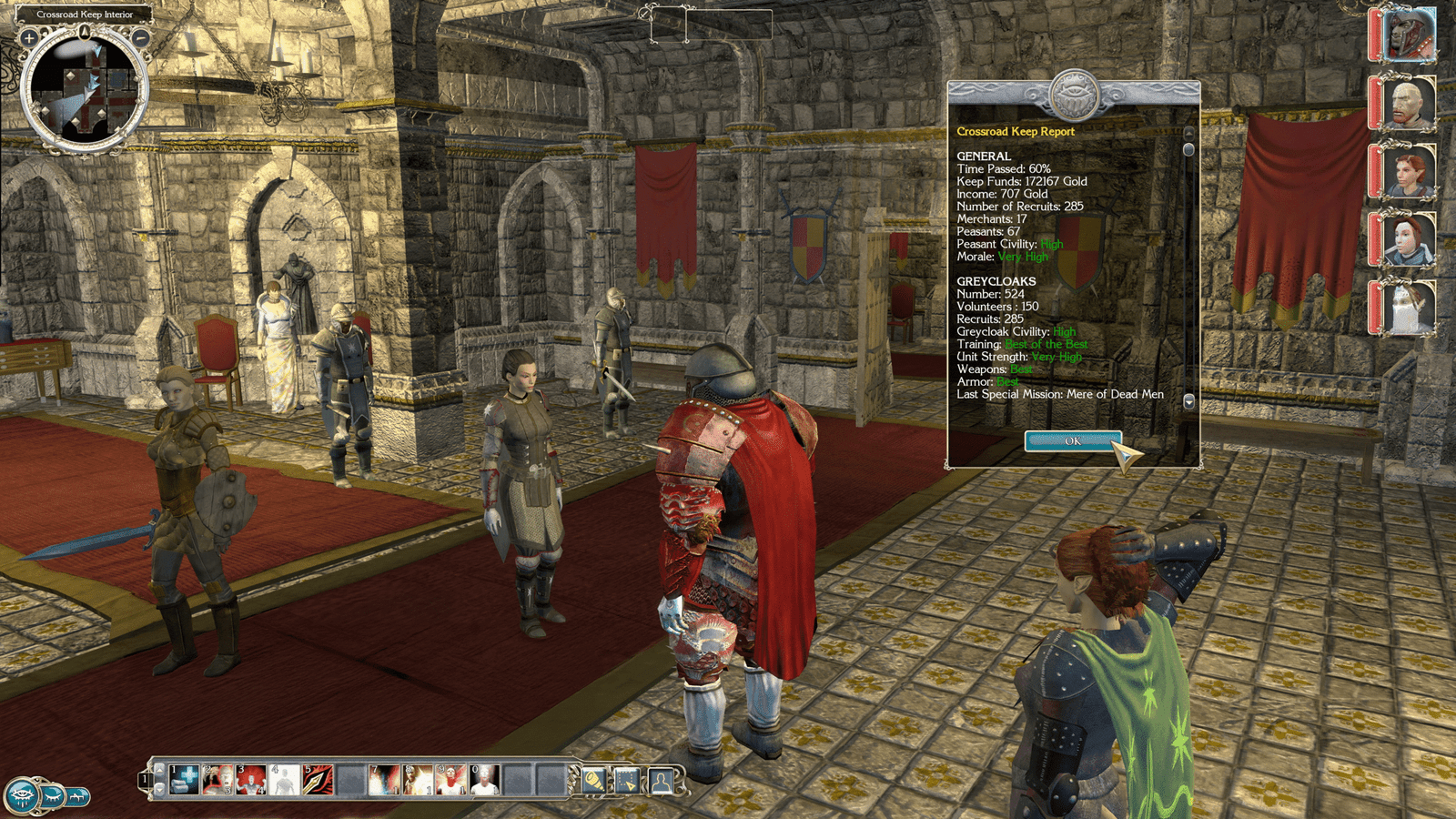Select the white-bearded companion portrait
Image resolution: width=1456 pixels, height=819 pixels.
click(x=1408, y=307)
